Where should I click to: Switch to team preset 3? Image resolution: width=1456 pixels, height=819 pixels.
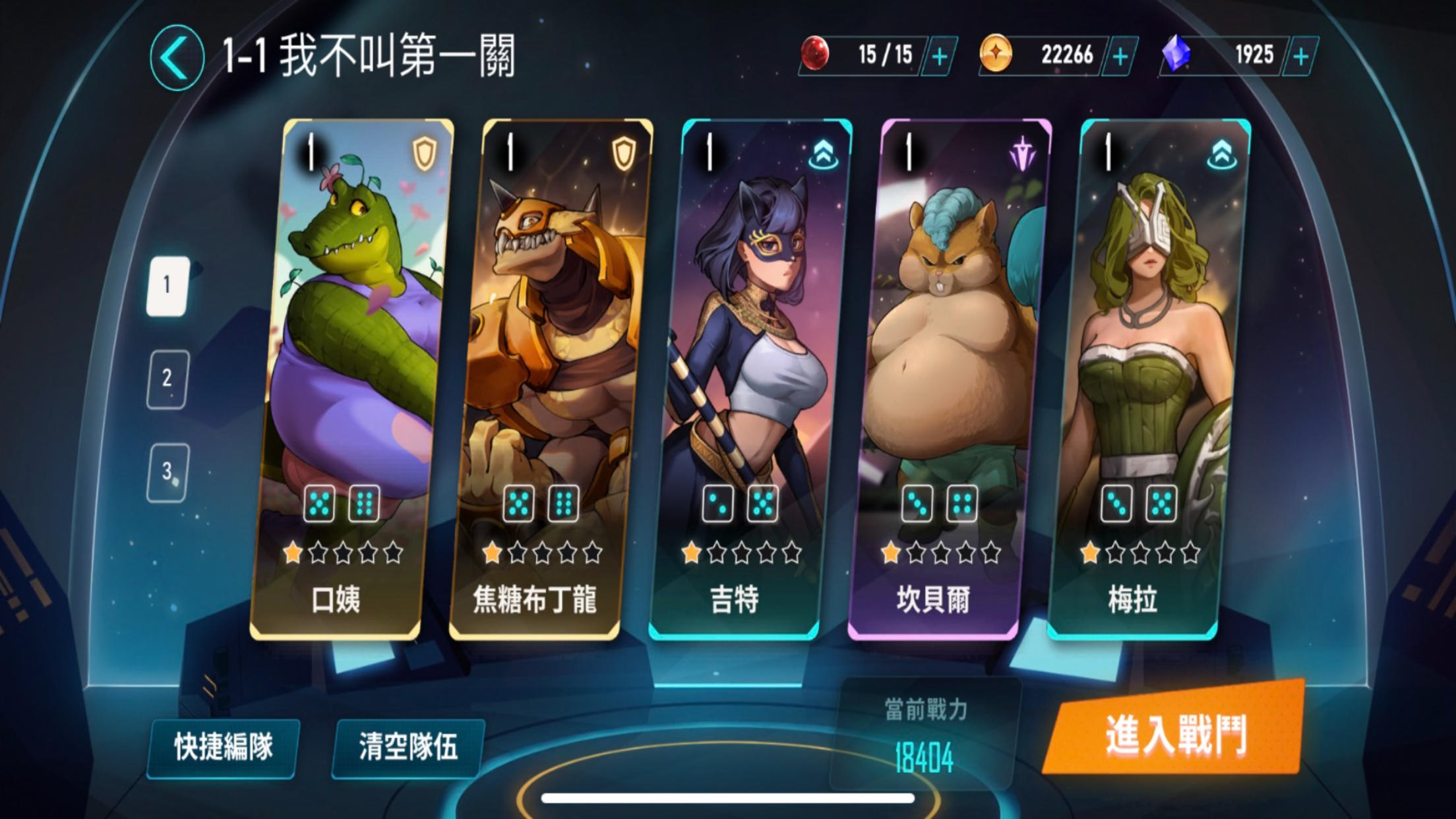tap(167, 472)
